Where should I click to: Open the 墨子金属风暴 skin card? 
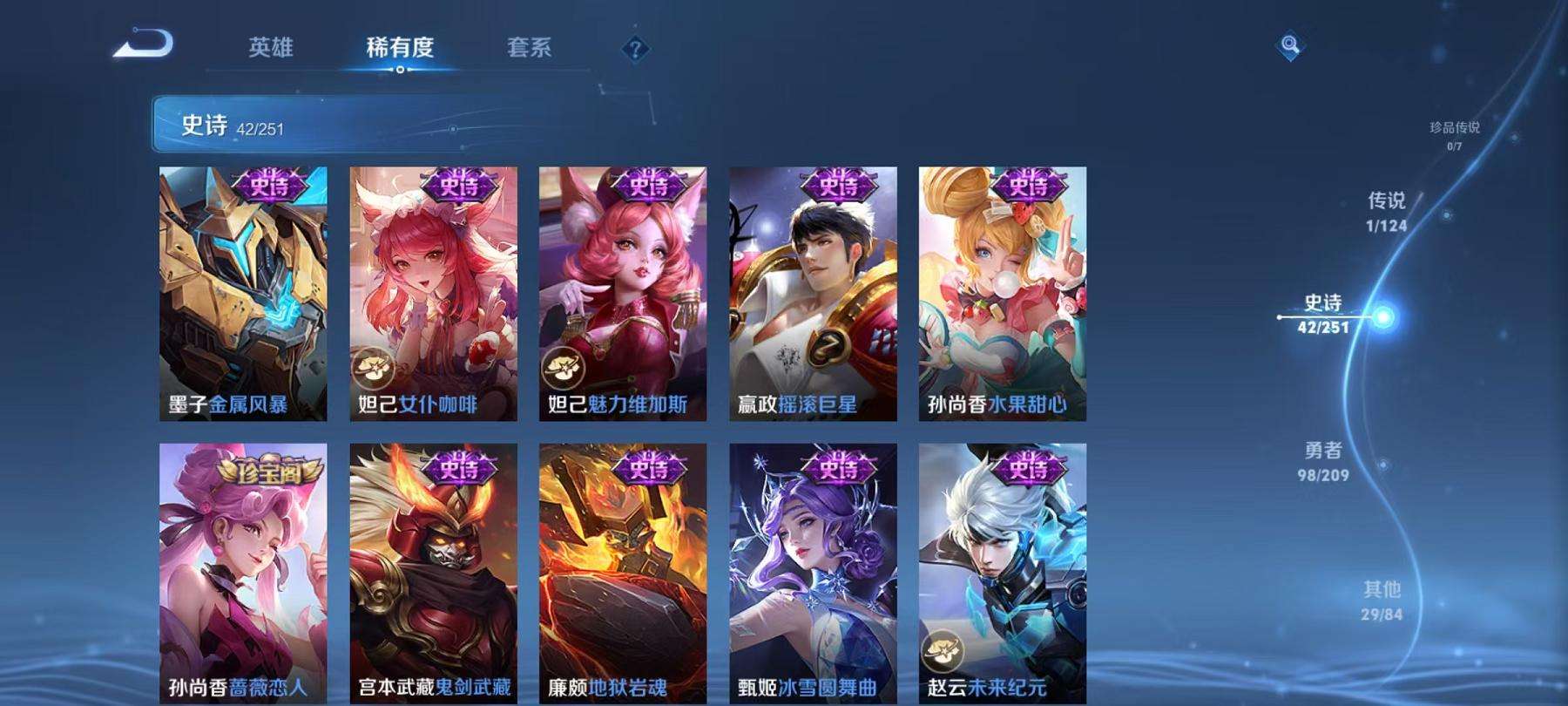pos(242,296)
